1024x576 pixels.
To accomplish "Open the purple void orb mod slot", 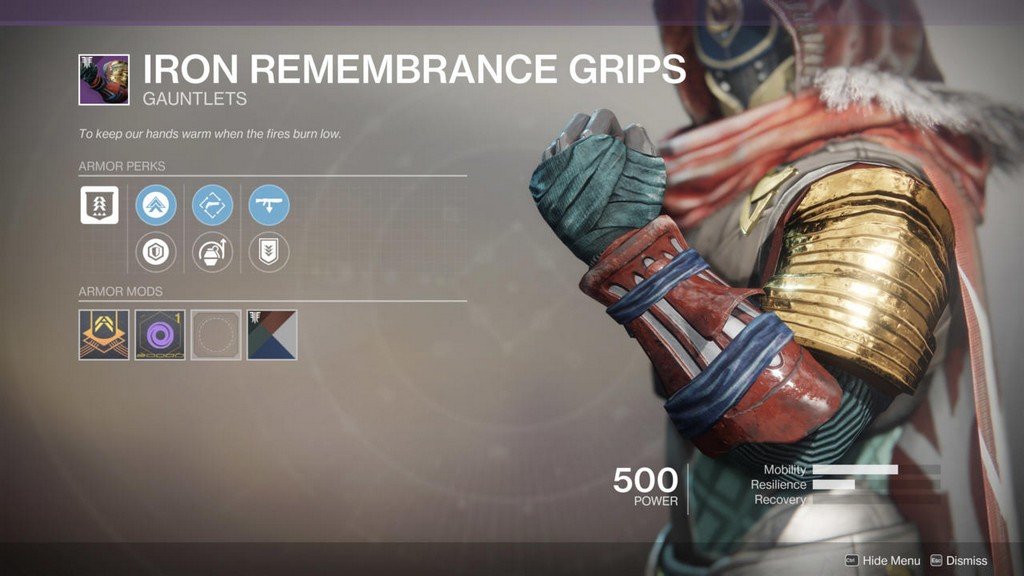I will pyautogui.click(x=160, y=335).
